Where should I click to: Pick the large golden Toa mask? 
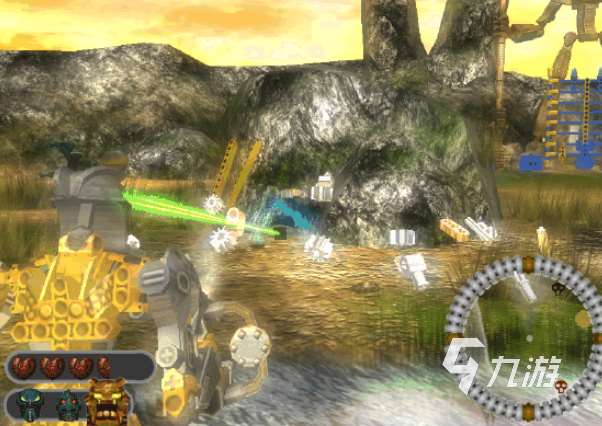tap(107, 401)
